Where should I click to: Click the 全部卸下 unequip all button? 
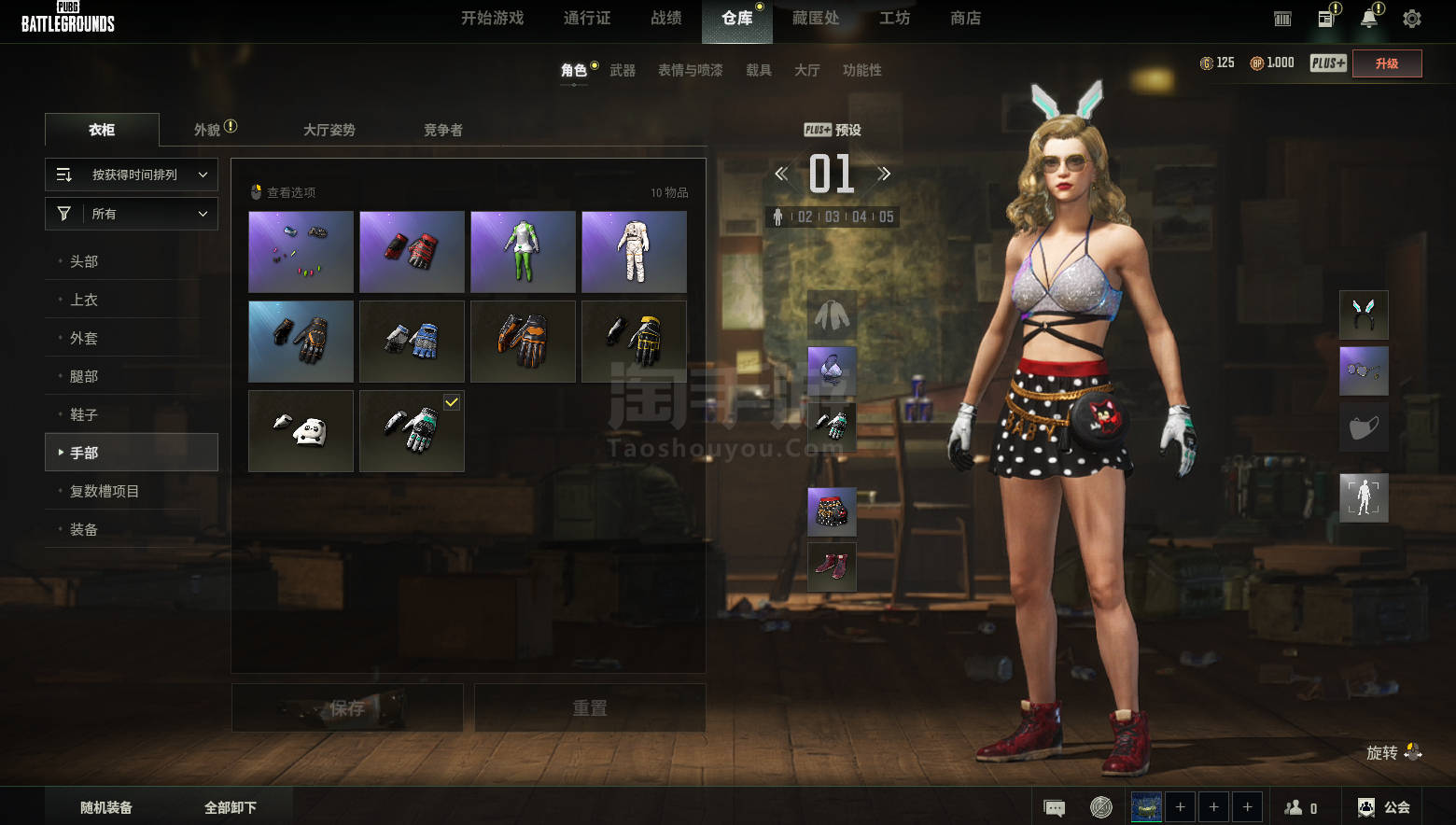tap(231, 807)
